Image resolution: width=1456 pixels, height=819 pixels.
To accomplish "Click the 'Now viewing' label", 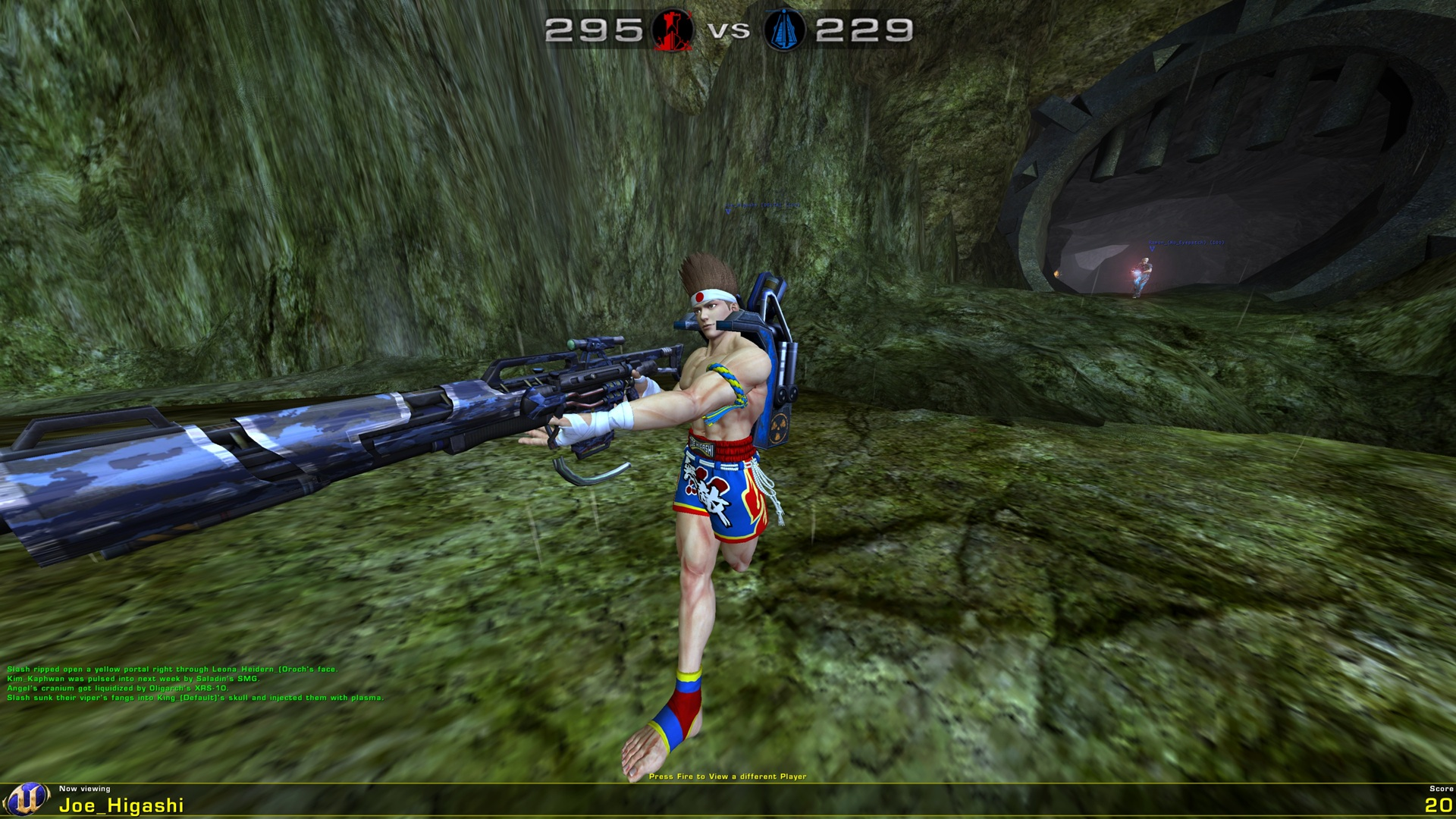I will pyautogui.click(x=83, y=789).
